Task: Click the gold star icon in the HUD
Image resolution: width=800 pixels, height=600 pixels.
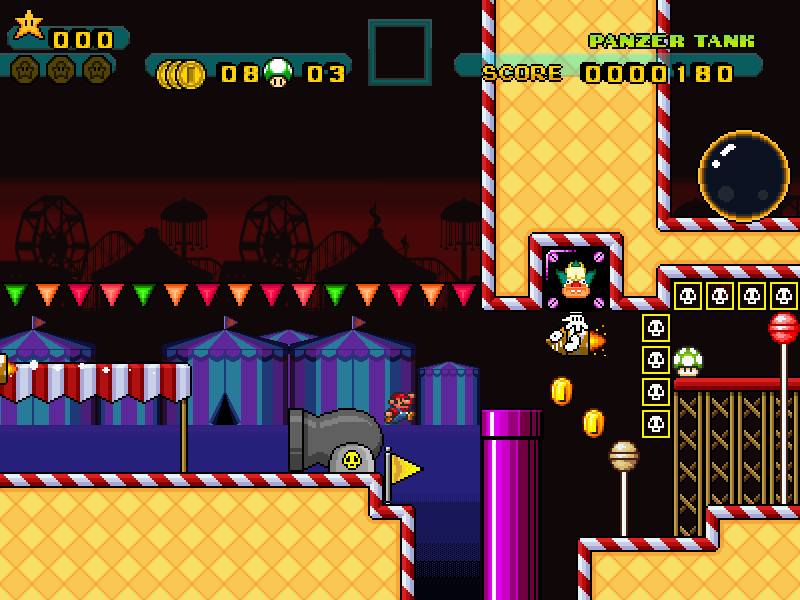Action: tap(29, 24)
